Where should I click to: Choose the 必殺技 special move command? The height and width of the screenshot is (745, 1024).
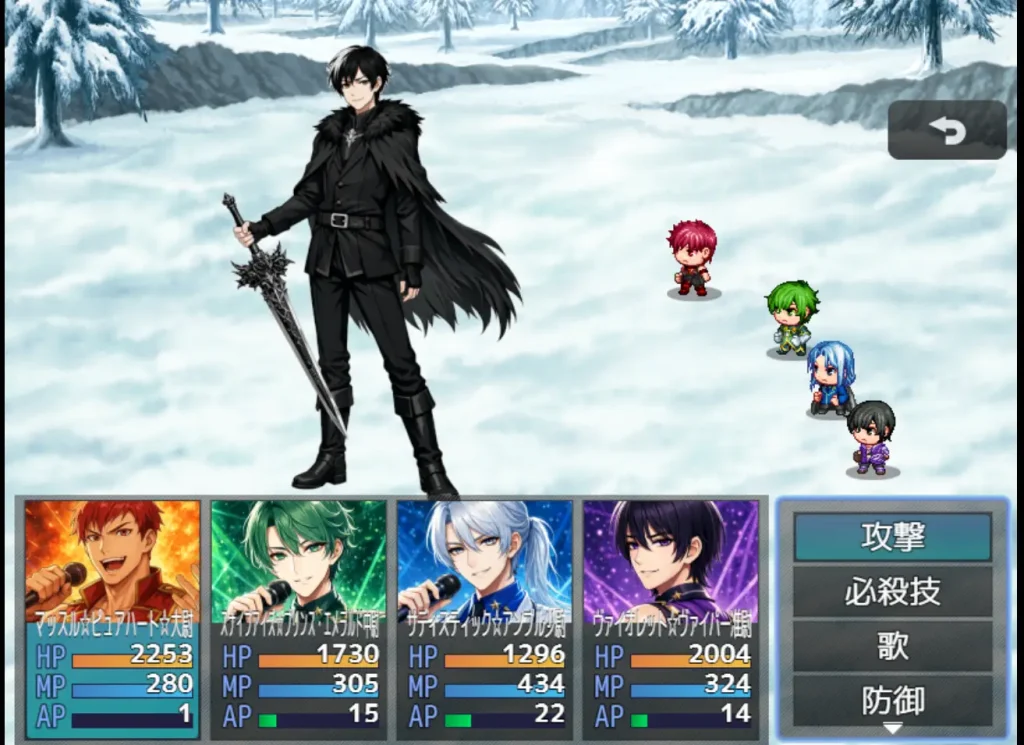tap(892, 592)
